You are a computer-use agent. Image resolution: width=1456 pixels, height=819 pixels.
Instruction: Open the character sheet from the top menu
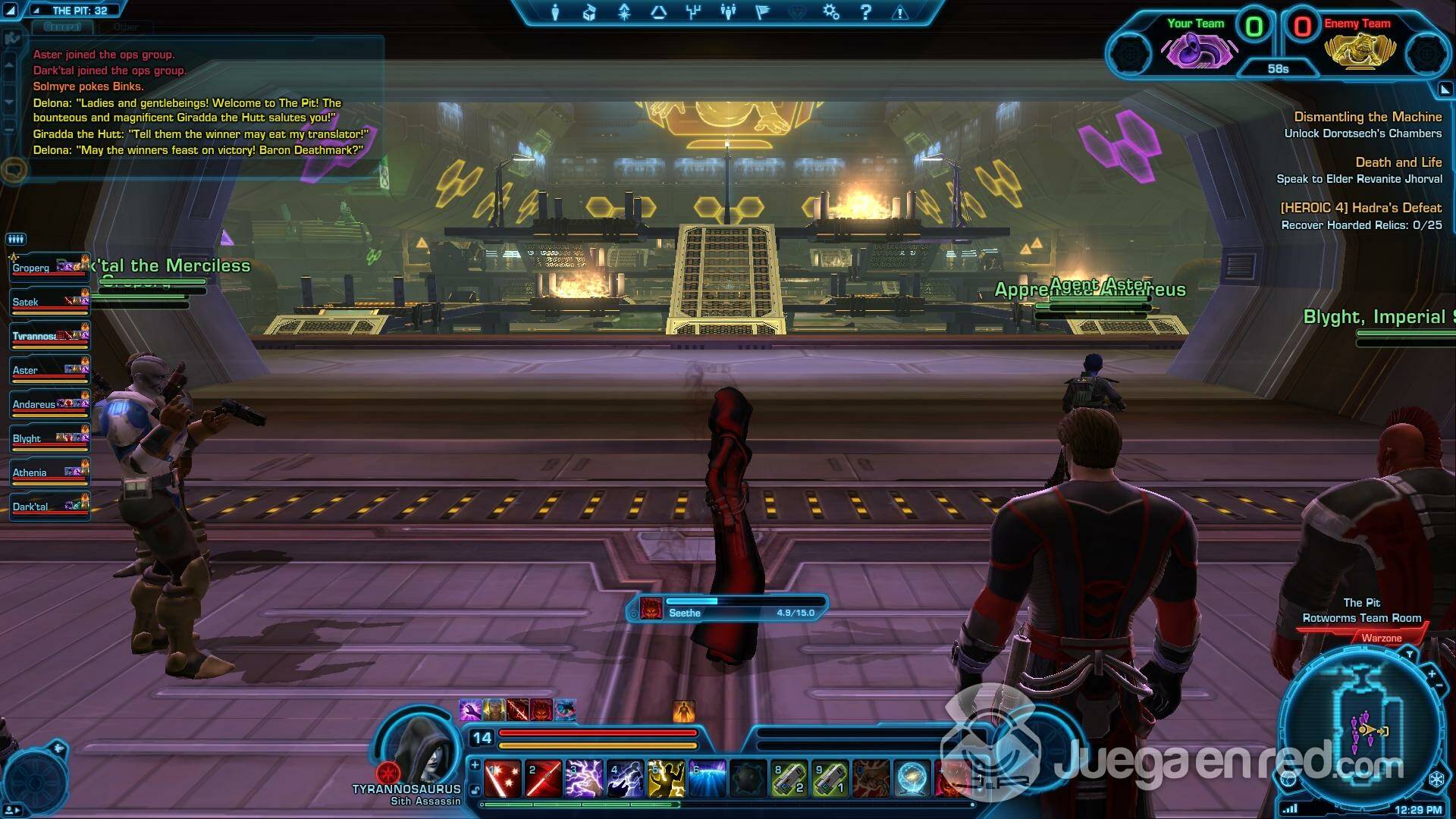[555, 12]
